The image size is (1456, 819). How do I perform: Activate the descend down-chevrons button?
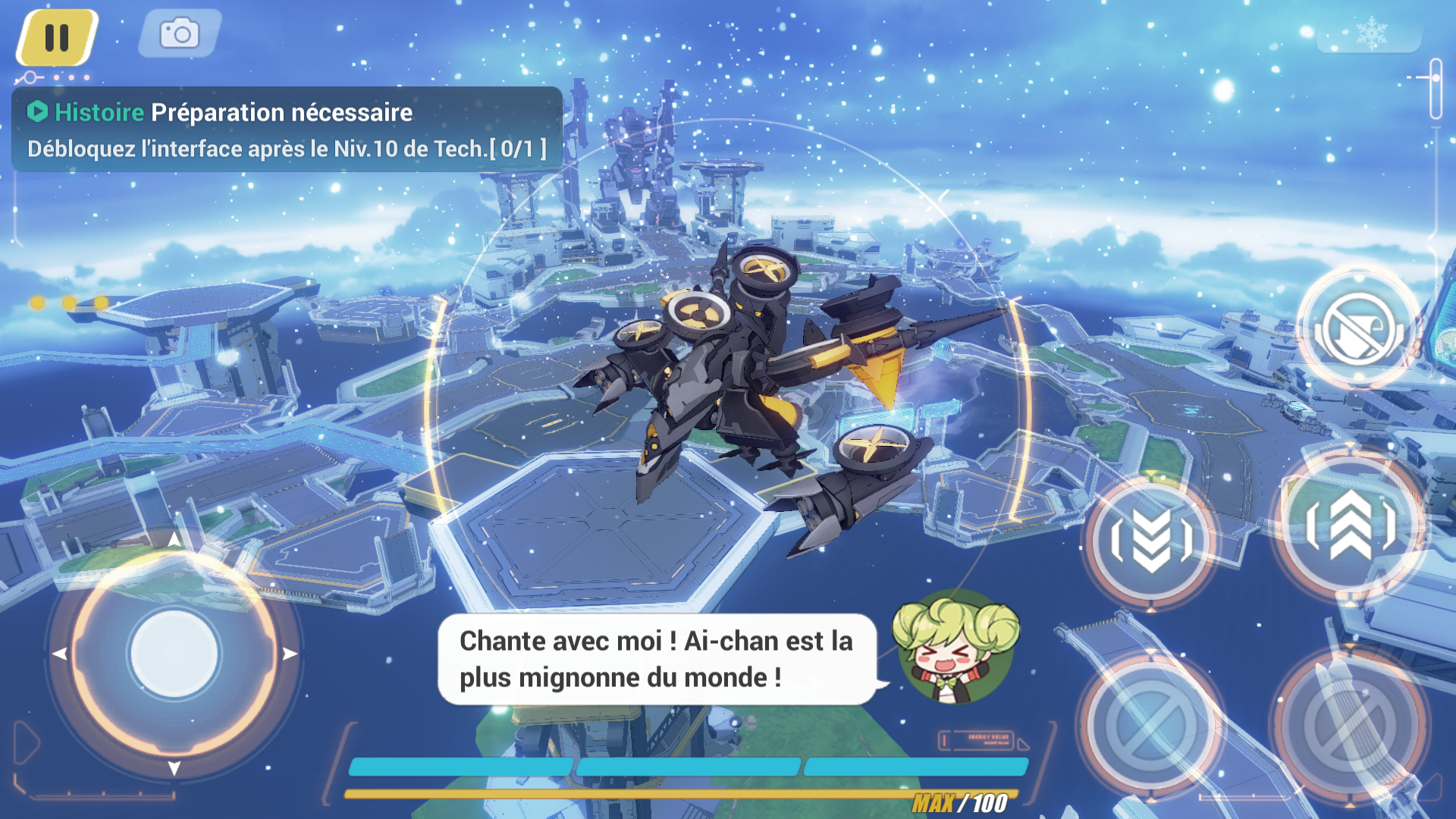[x=1151, y=540]
